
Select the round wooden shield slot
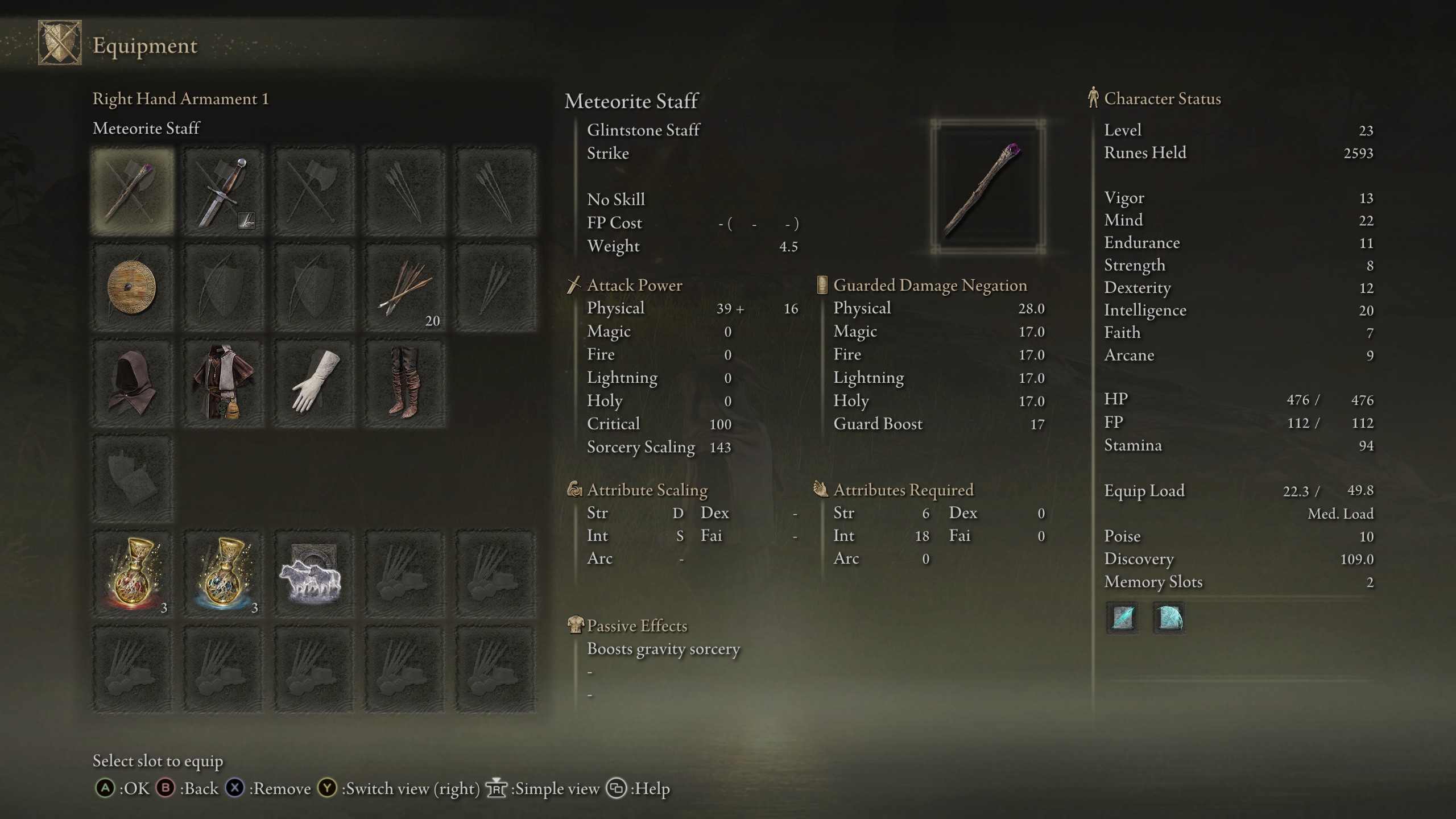click(133, 287)
